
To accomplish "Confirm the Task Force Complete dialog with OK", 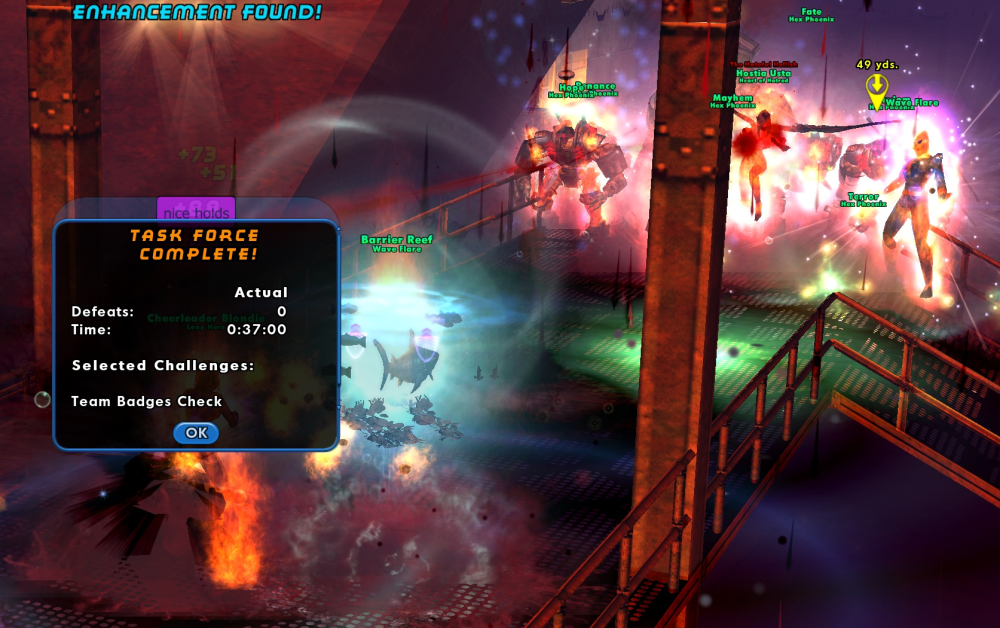I will 196,433.
